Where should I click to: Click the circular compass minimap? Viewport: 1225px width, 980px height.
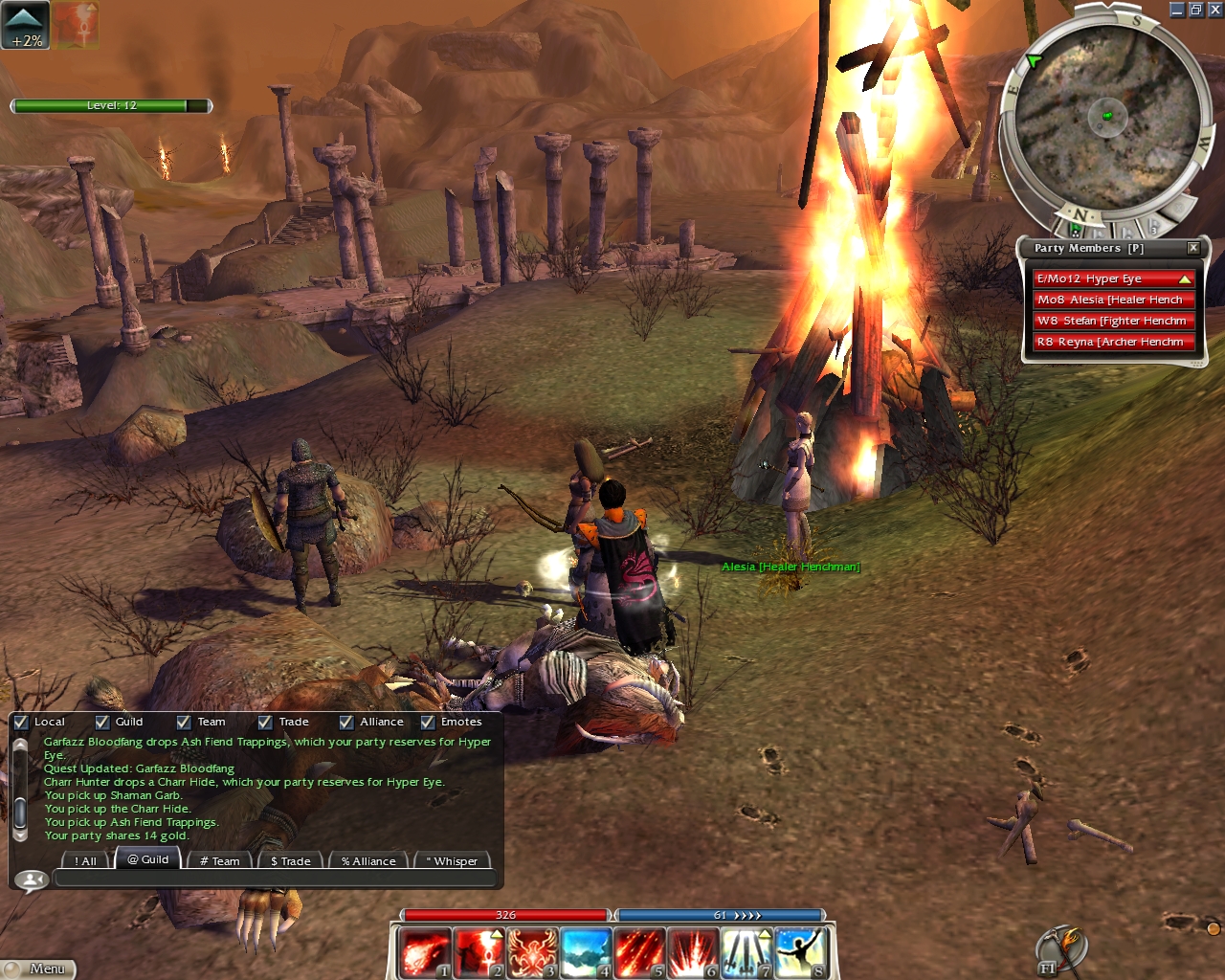(1107, 118)
